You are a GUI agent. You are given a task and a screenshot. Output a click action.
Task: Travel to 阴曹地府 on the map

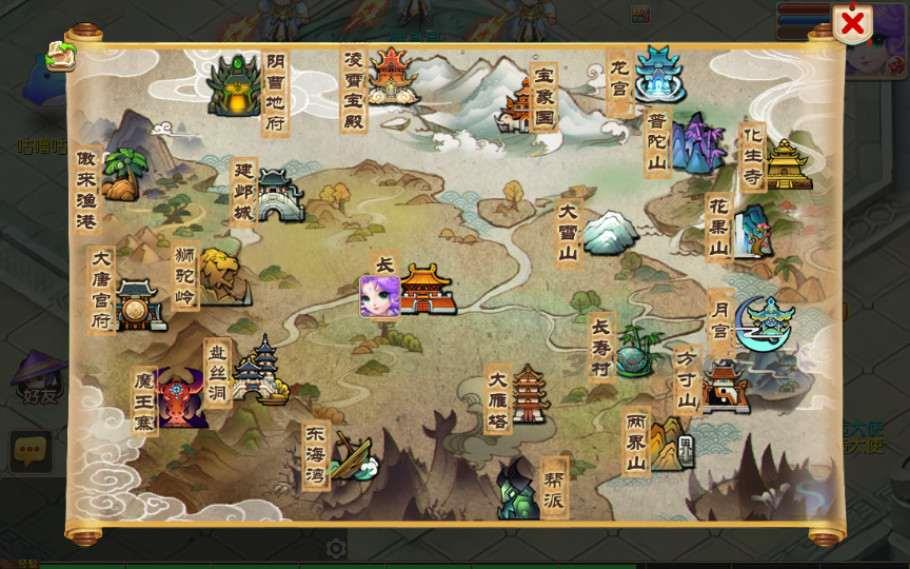click(235, 86)
